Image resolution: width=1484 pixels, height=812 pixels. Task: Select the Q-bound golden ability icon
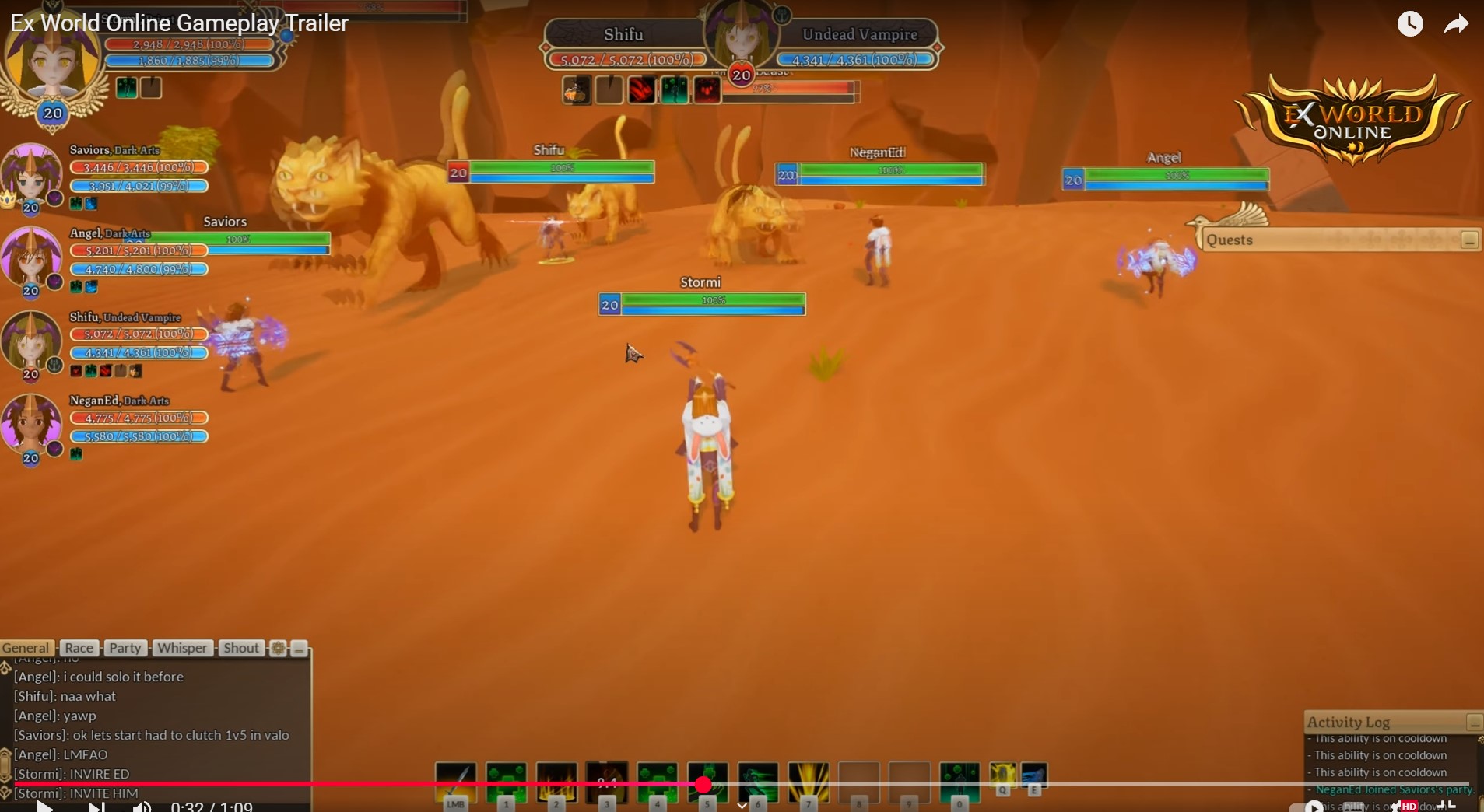pyautogui.click(x=1002, y=776)
